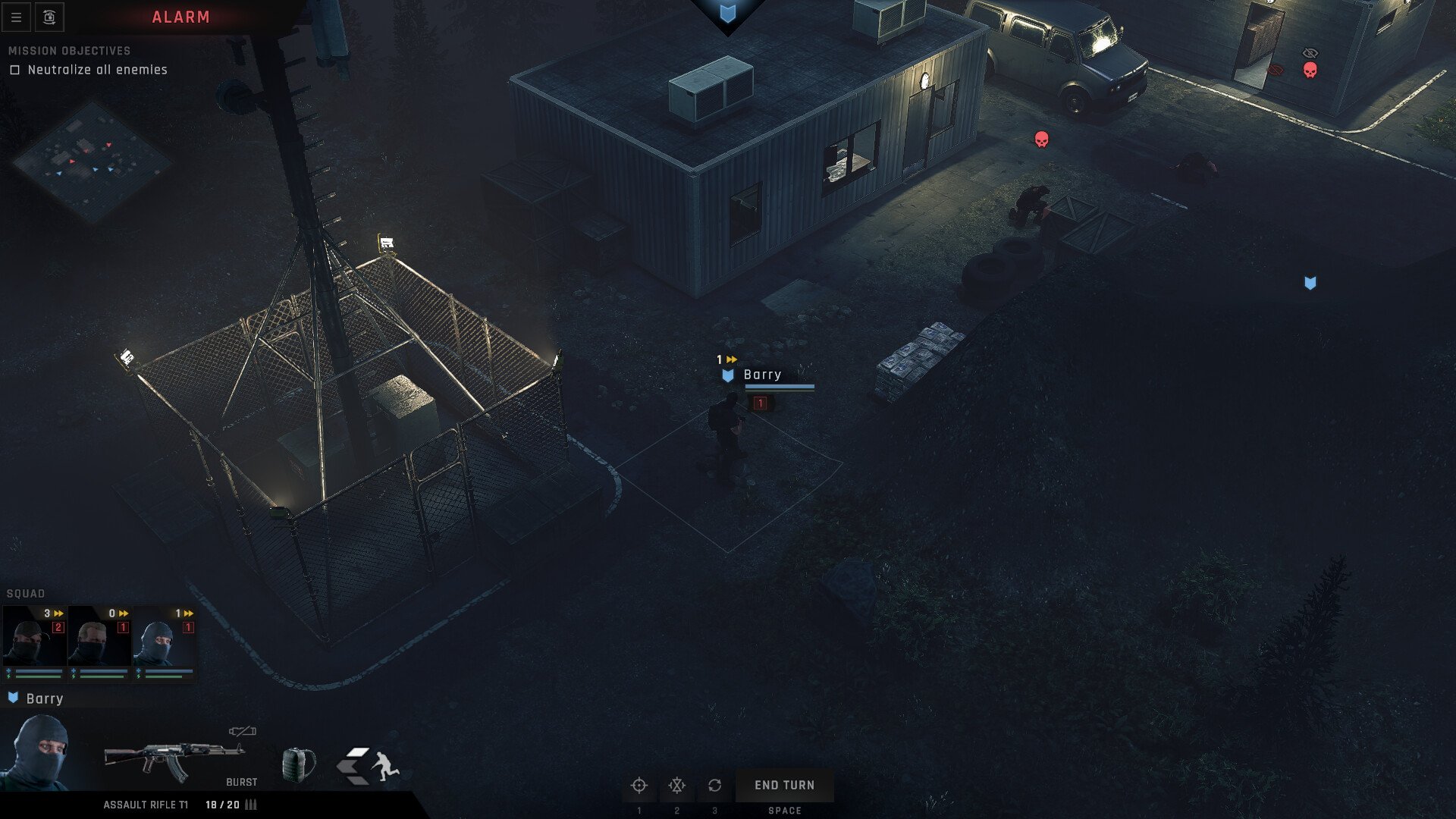The image size is (1456, 819).
Task: Select the blue squad marker at top center
Action: tap(728, 13)
